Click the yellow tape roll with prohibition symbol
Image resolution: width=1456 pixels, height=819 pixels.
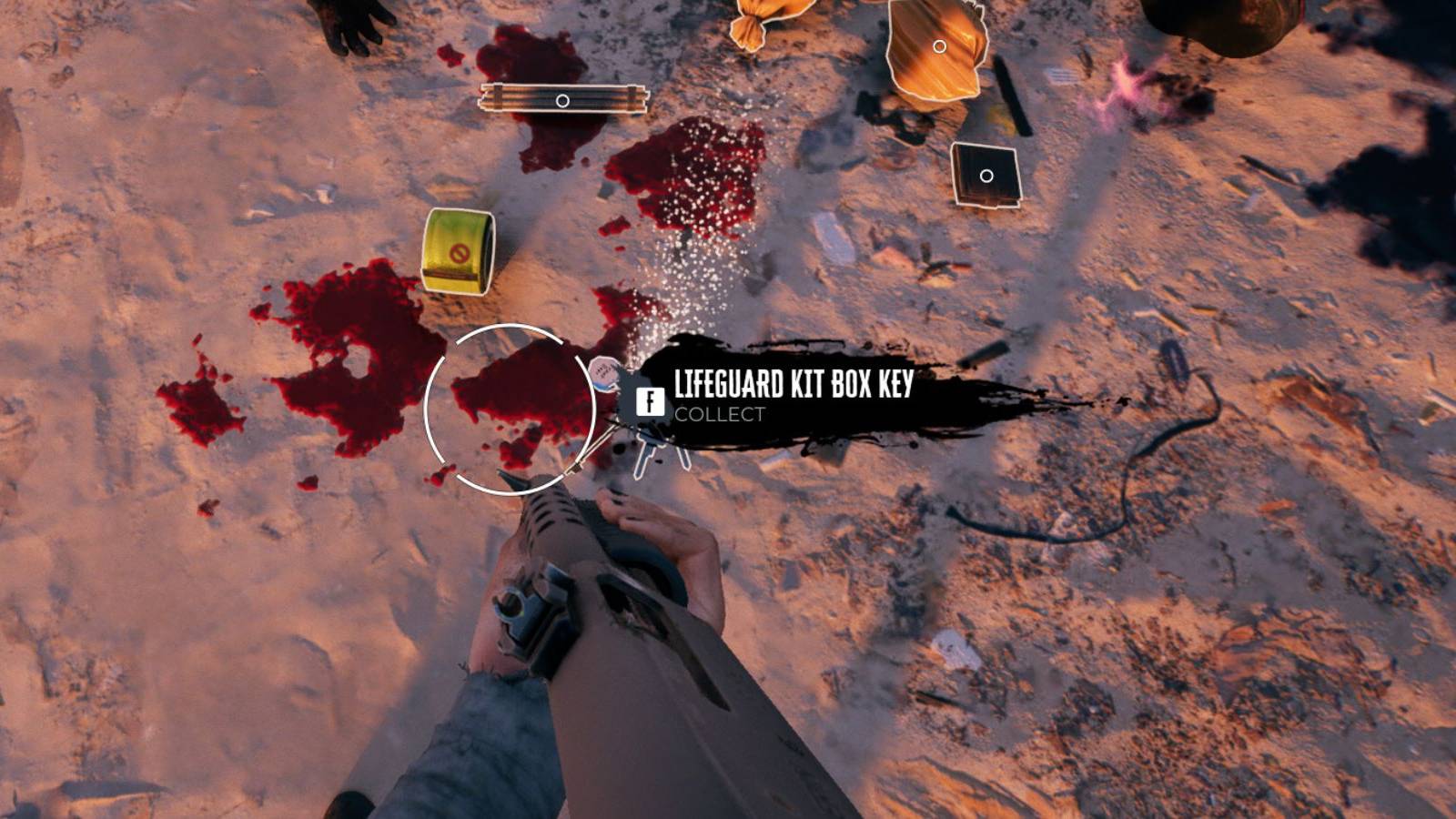click(x=456, y=252)
